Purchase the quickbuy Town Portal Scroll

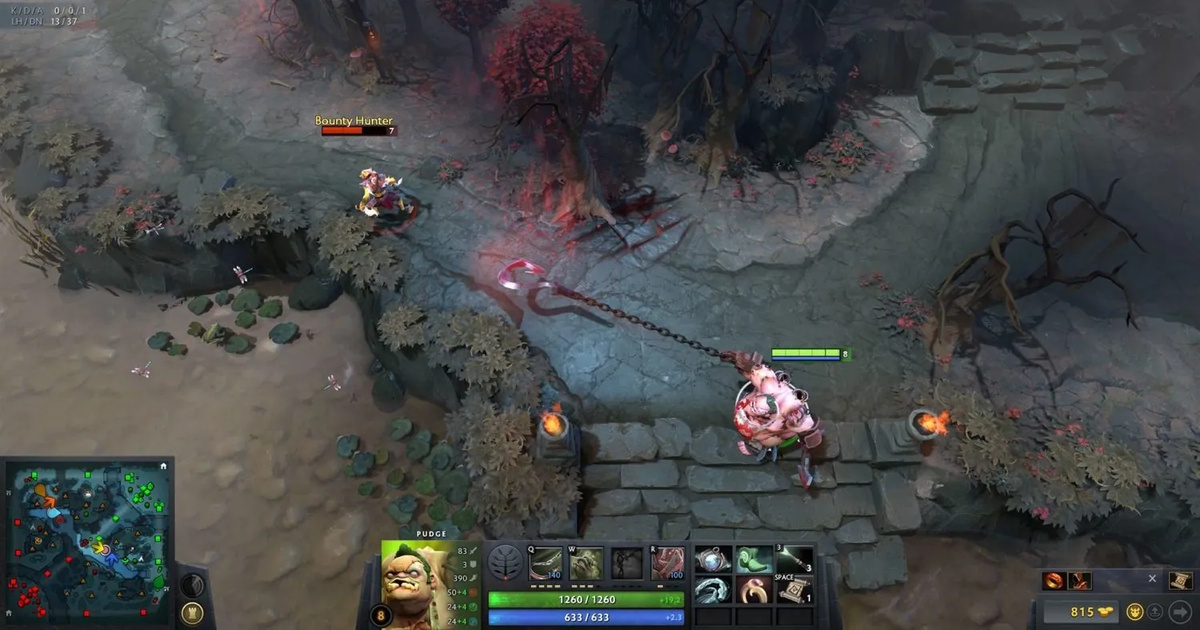[x=1180, y=580]
